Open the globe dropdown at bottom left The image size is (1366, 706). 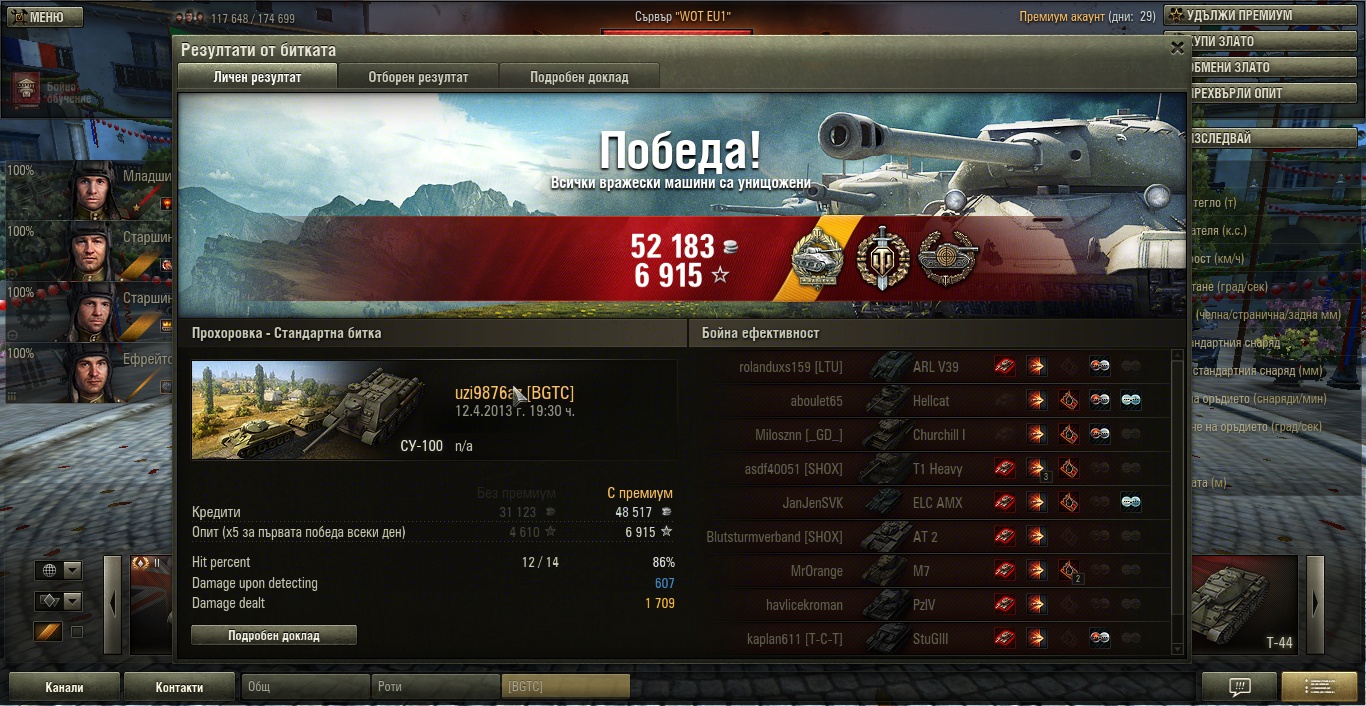(x=59, y=571)
